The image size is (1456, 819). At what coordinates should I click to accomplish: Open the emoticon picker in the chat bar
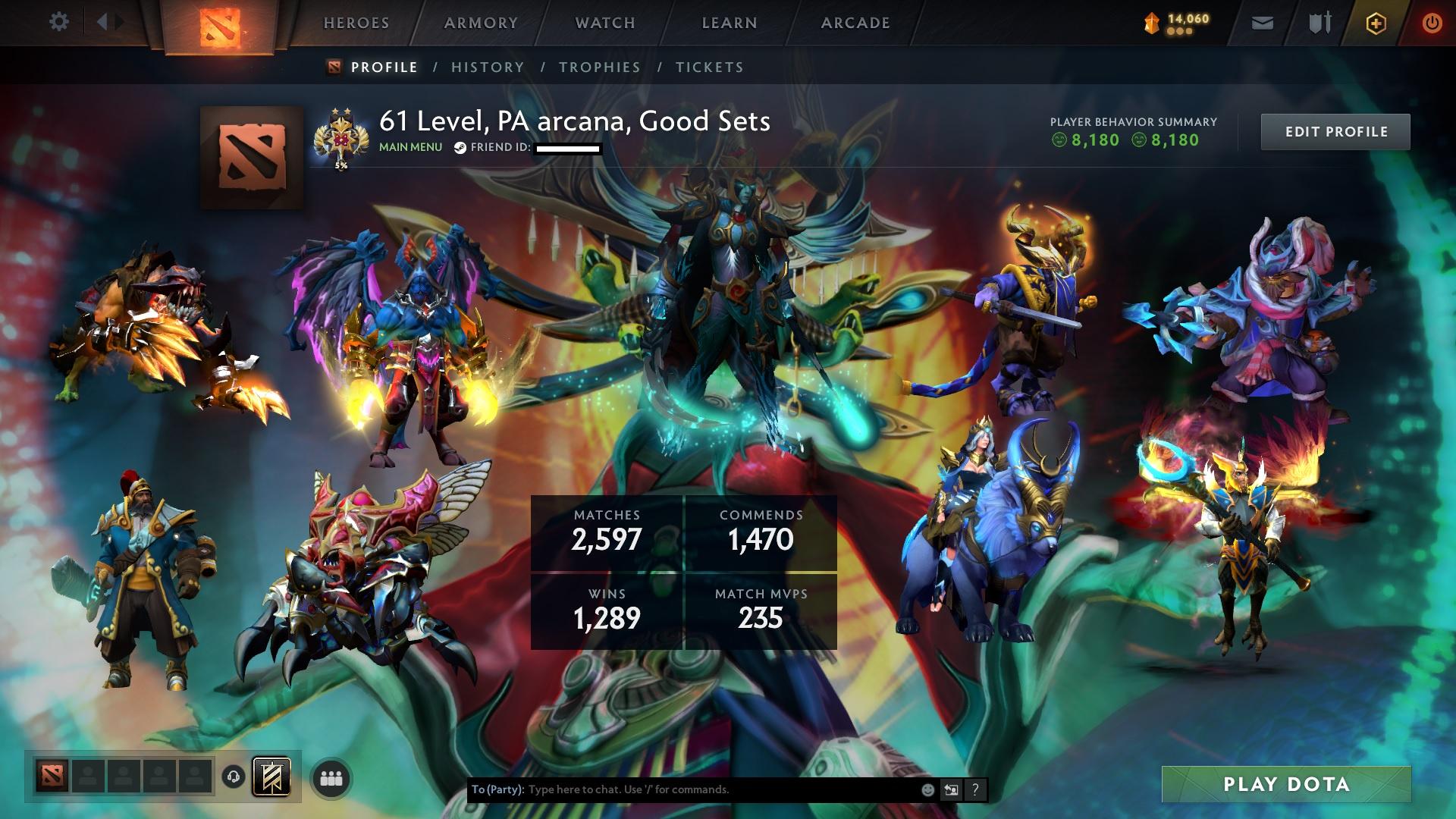[x=927, y=789]
